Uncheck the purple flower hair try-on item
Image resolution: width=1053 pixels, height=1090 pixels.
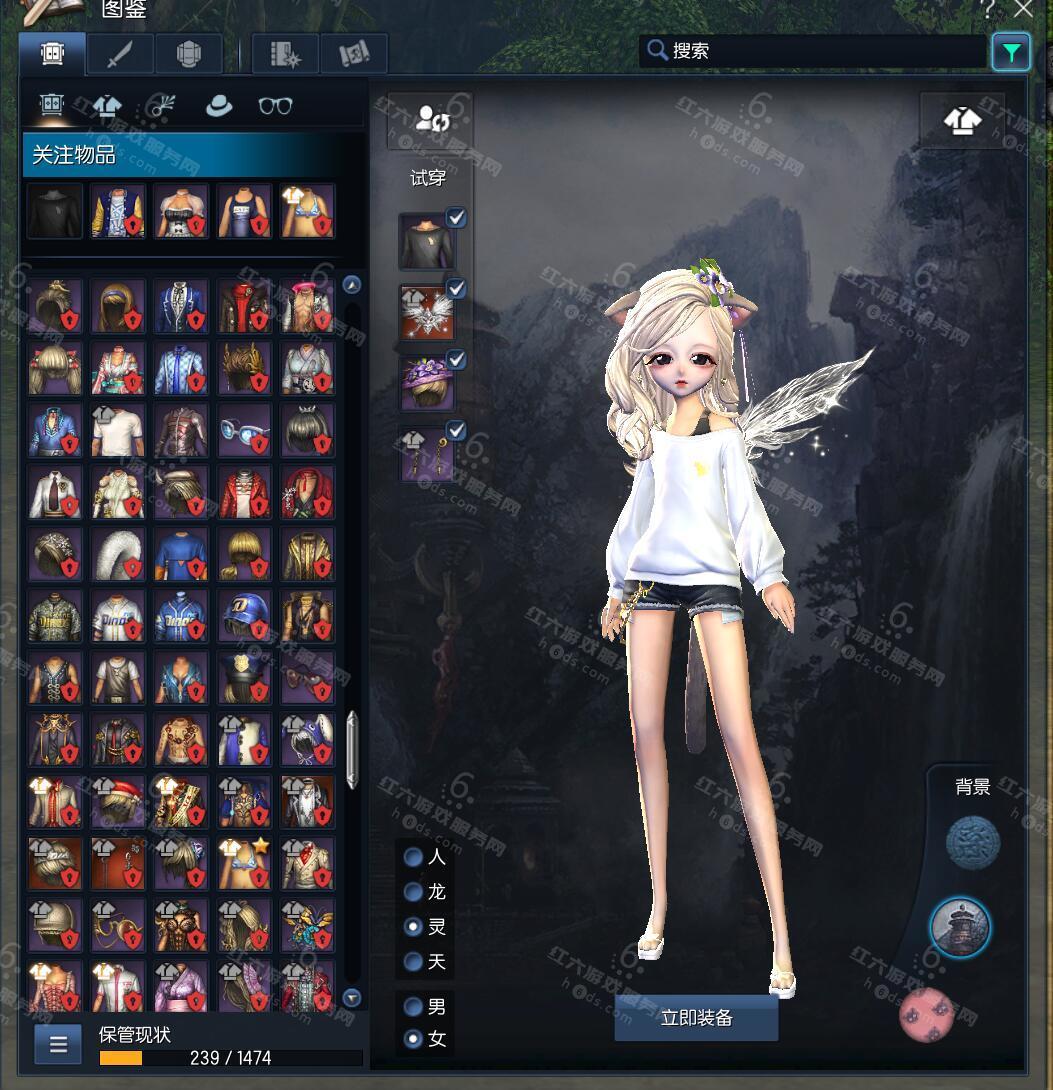click(456, 360)
